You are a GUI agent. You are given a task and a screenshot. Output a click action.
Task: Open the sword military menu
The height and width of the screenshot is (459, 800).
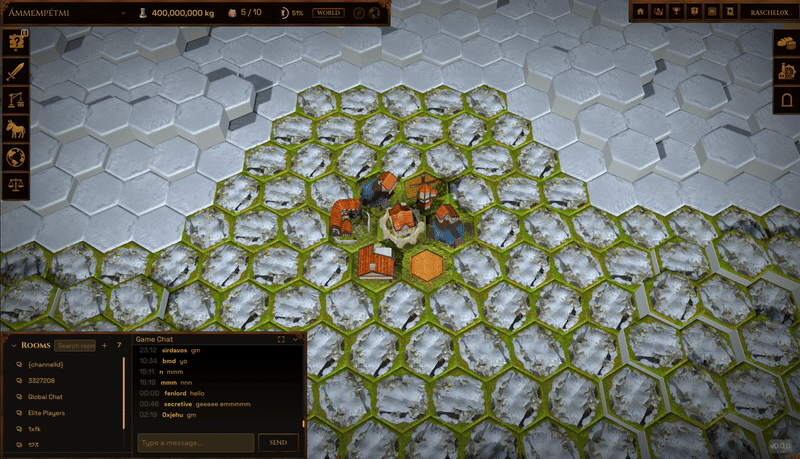[x=15, y=72]
